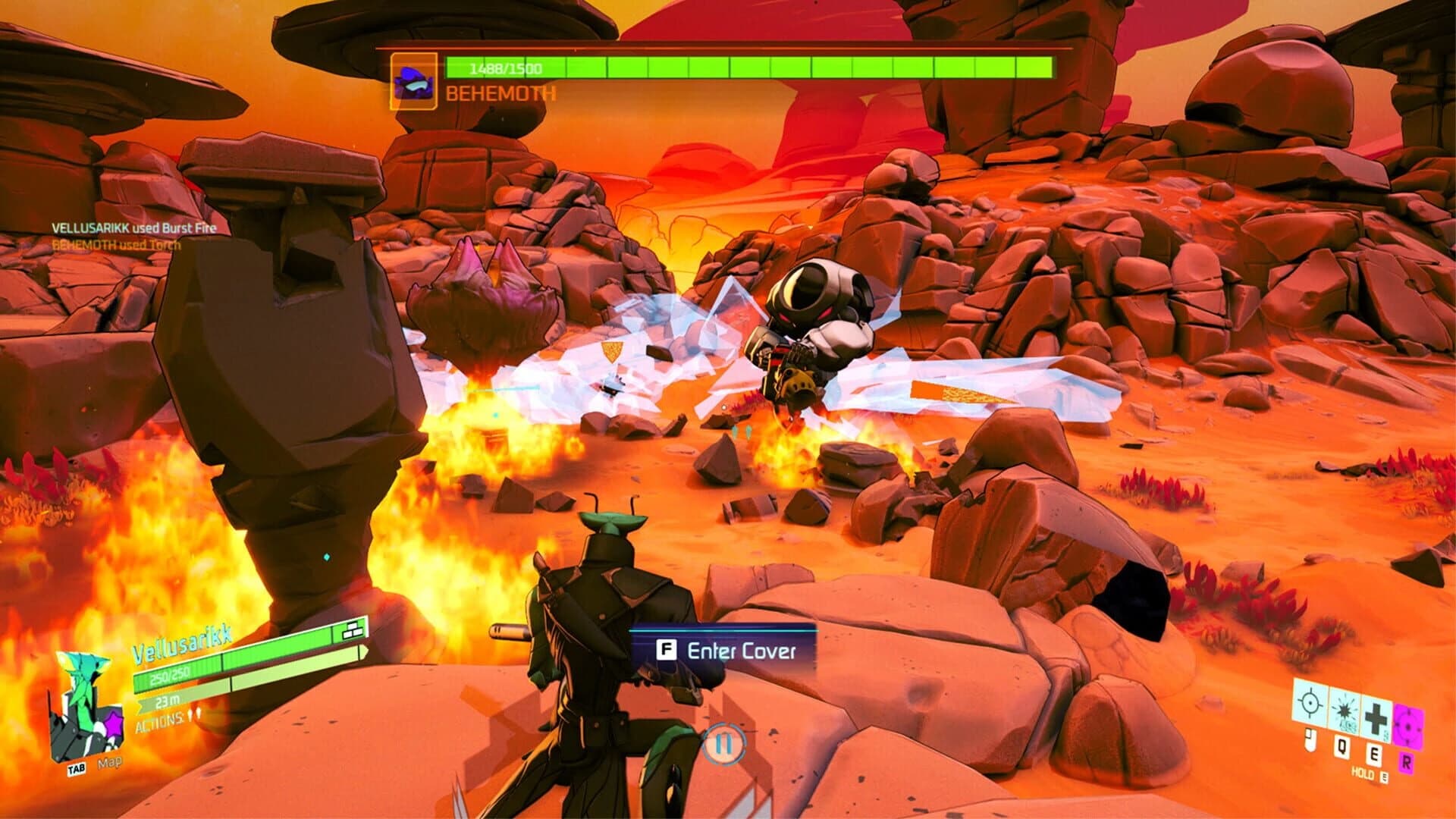This screenshot has width=1456, height=819.
Task: Open the Map via the TAB label
Action: 77,769
